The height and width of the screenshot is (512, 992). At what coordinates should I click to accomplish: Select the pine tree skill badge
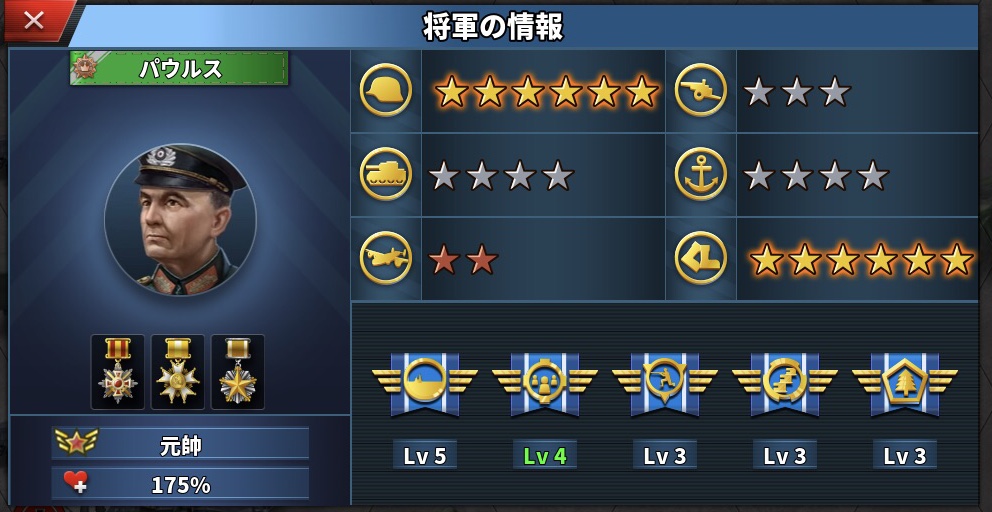(x=905, y=381)
